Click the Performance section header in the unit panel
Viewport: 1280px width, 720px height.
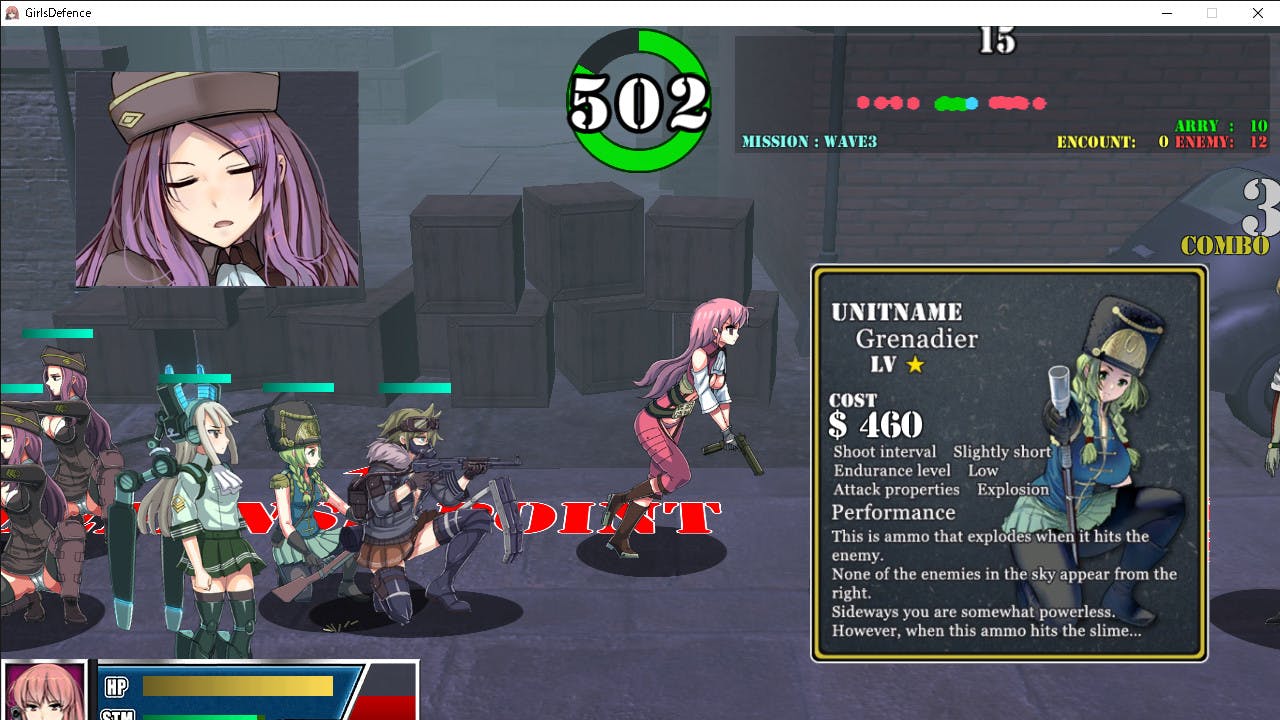pos(893,511)
